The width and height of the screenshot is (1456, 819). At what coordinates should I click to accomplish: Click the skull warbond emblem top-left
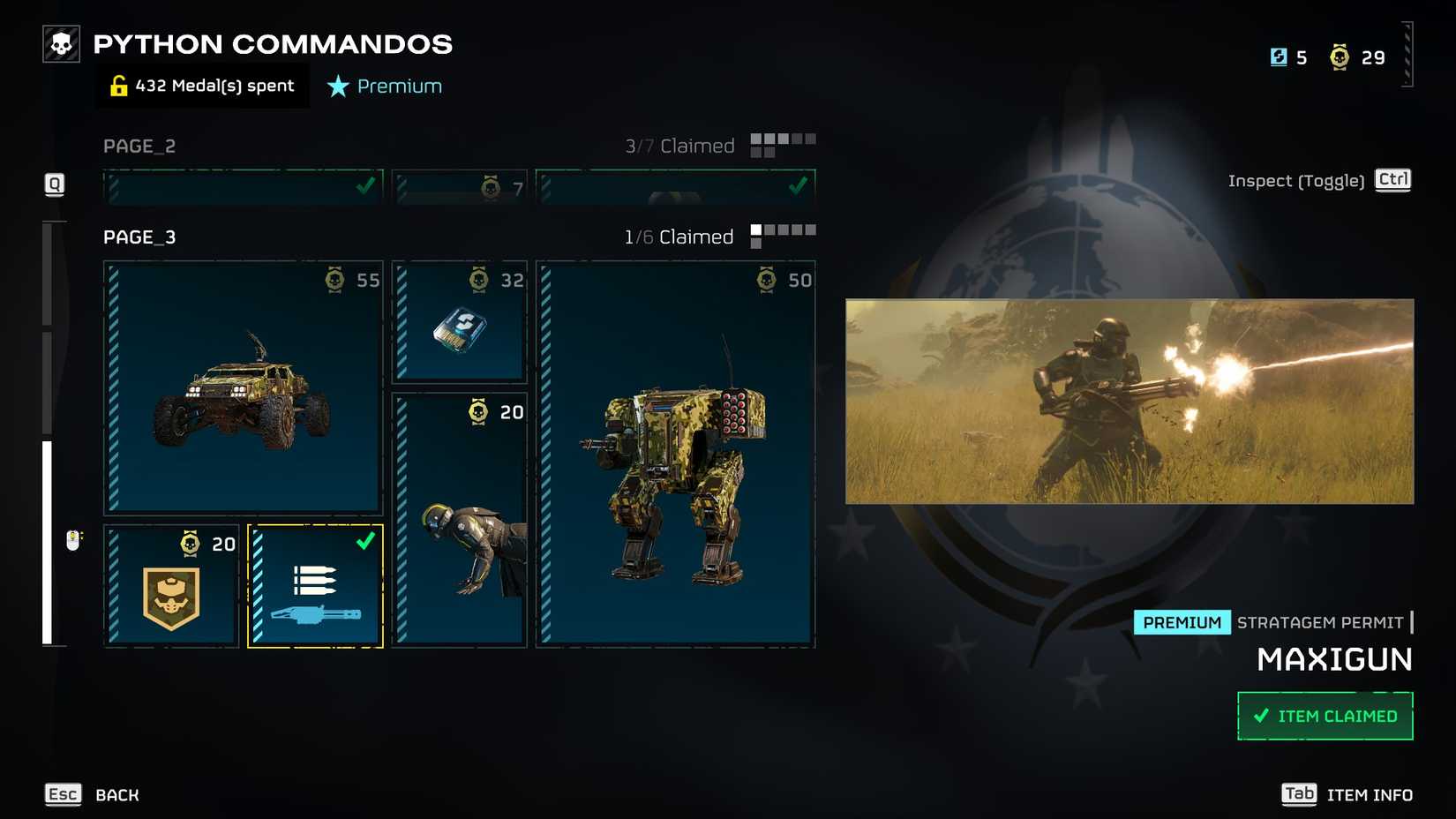click(60, 41)
